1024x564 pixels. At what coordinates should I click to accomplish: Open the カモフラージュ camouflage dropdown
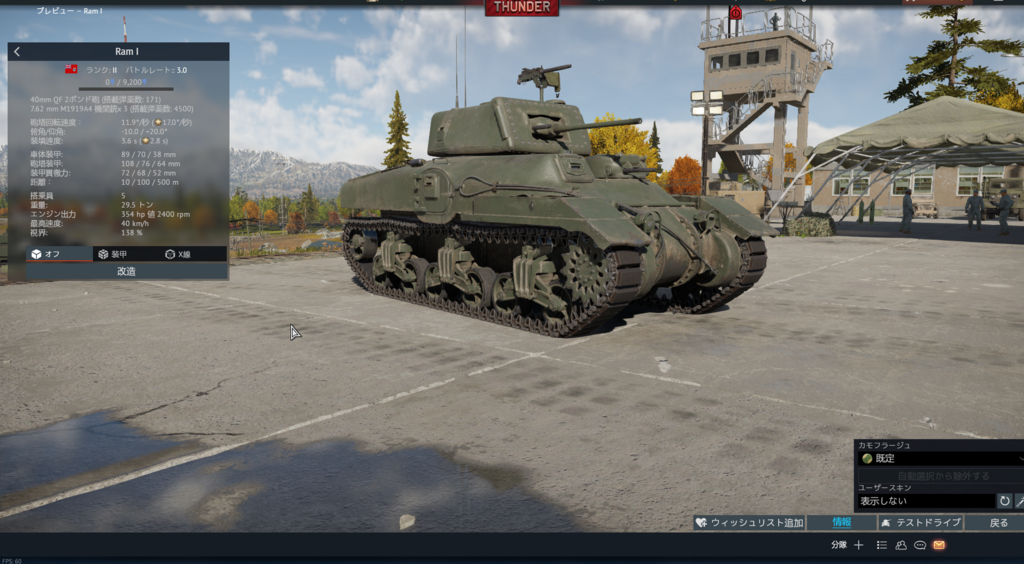pyautogui.click(x=938, y=458)
